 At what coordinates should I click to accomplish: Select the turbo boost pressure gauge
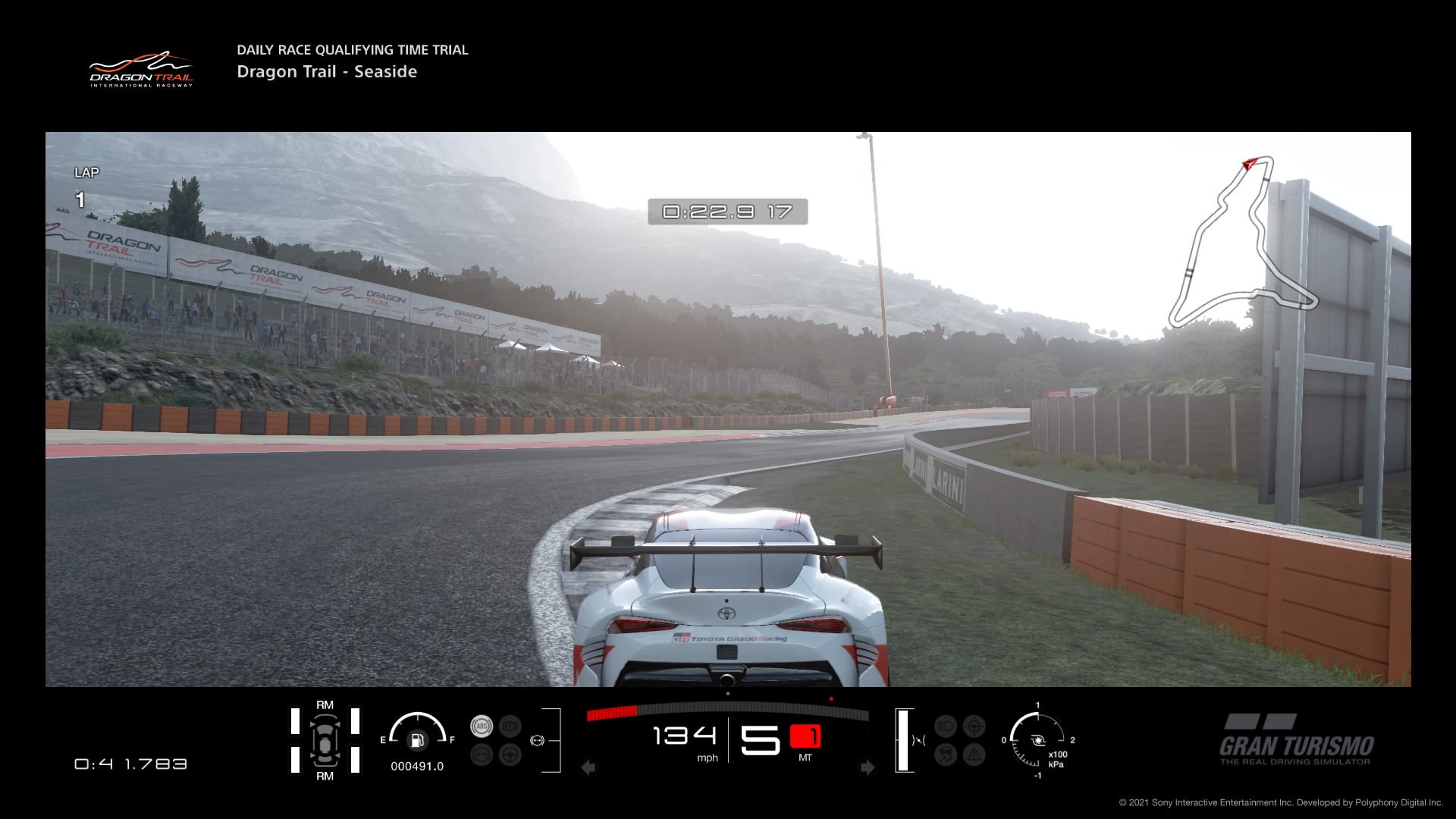point(1037,741)
